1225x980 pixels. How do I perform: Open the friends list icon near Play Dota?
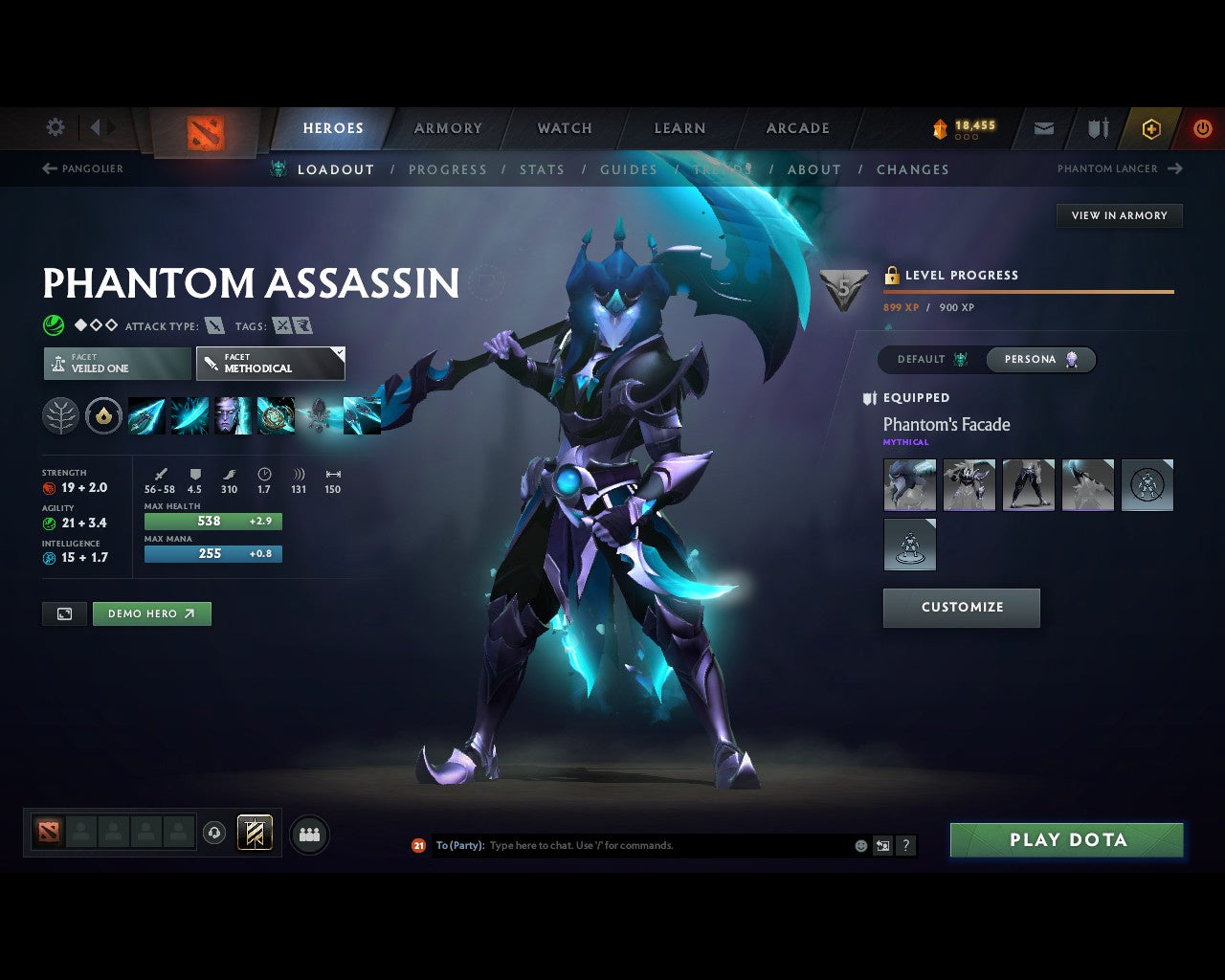pos(308,834)
